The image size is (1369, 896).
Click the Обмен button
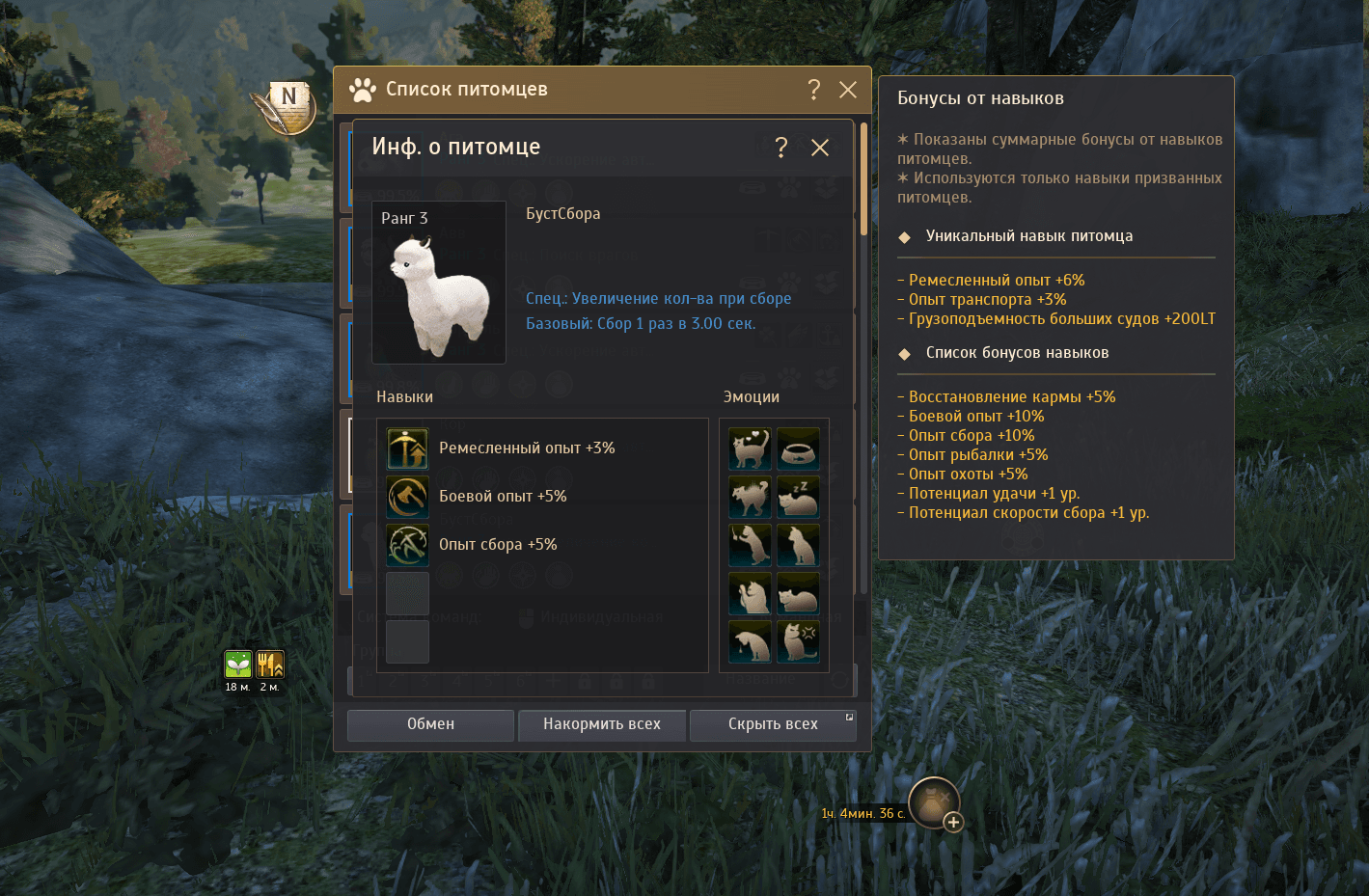430,724
